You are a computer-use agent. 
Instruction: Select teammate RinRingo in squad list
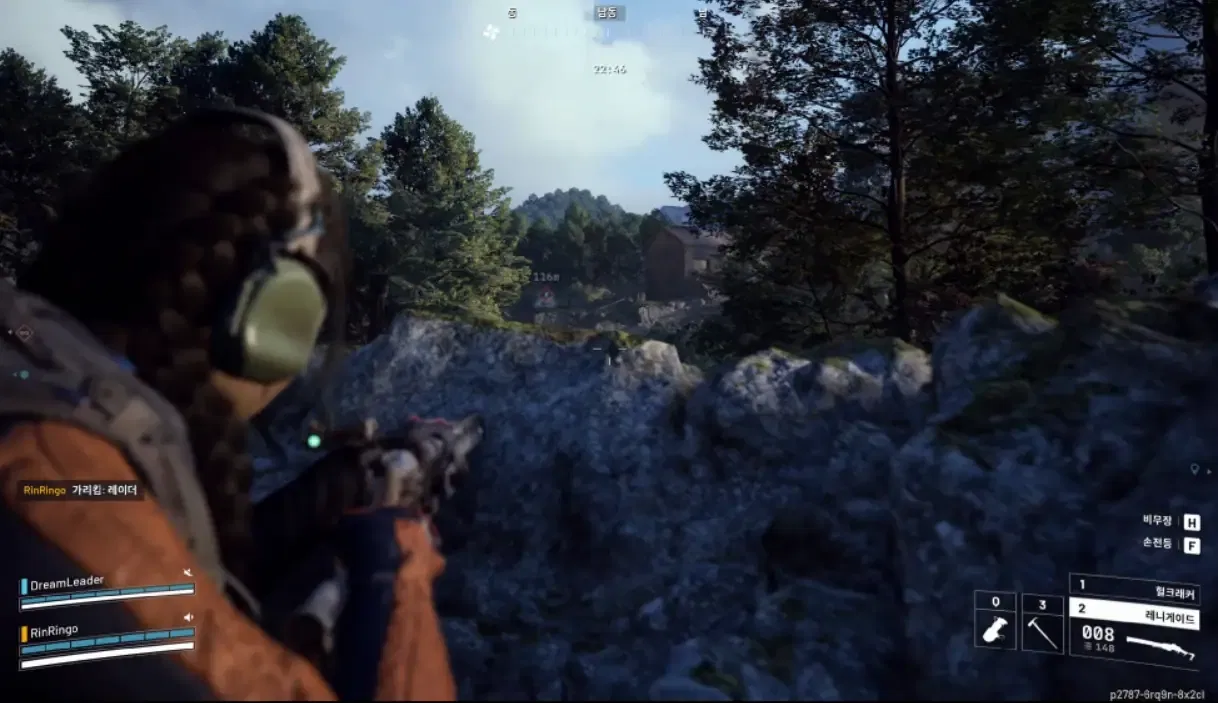coord(55,631)
